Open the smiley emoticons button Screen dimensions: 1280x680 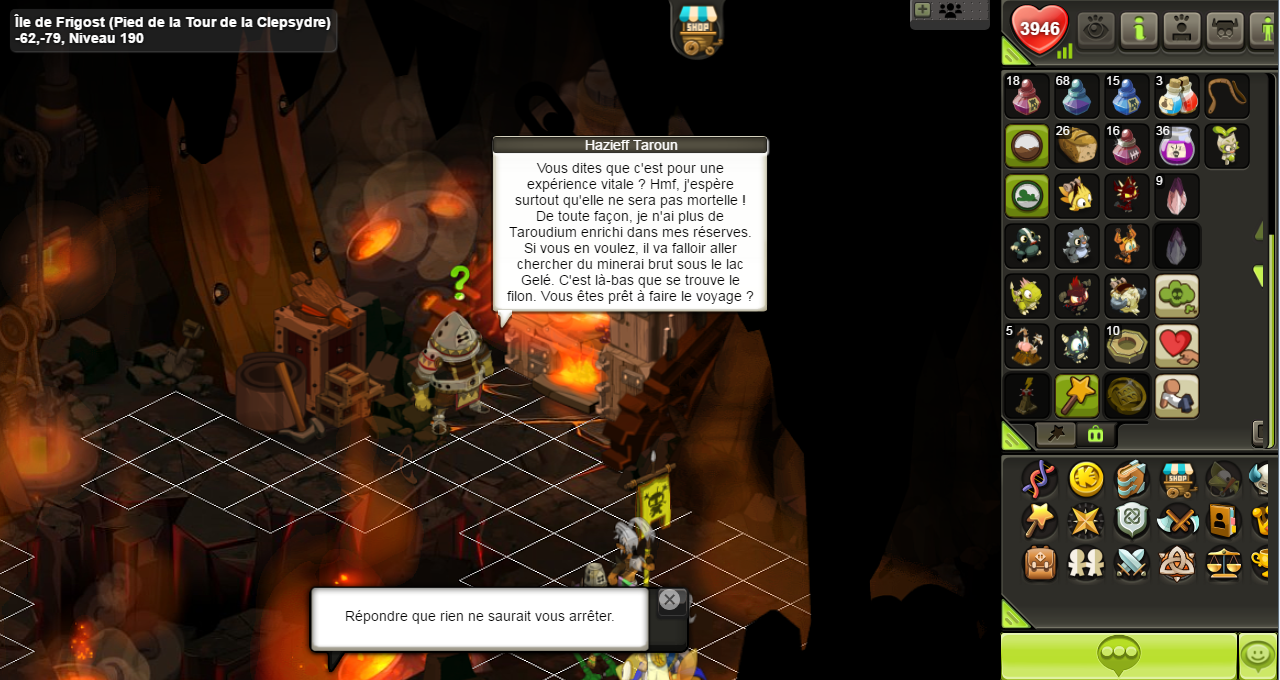point(1258,656)
